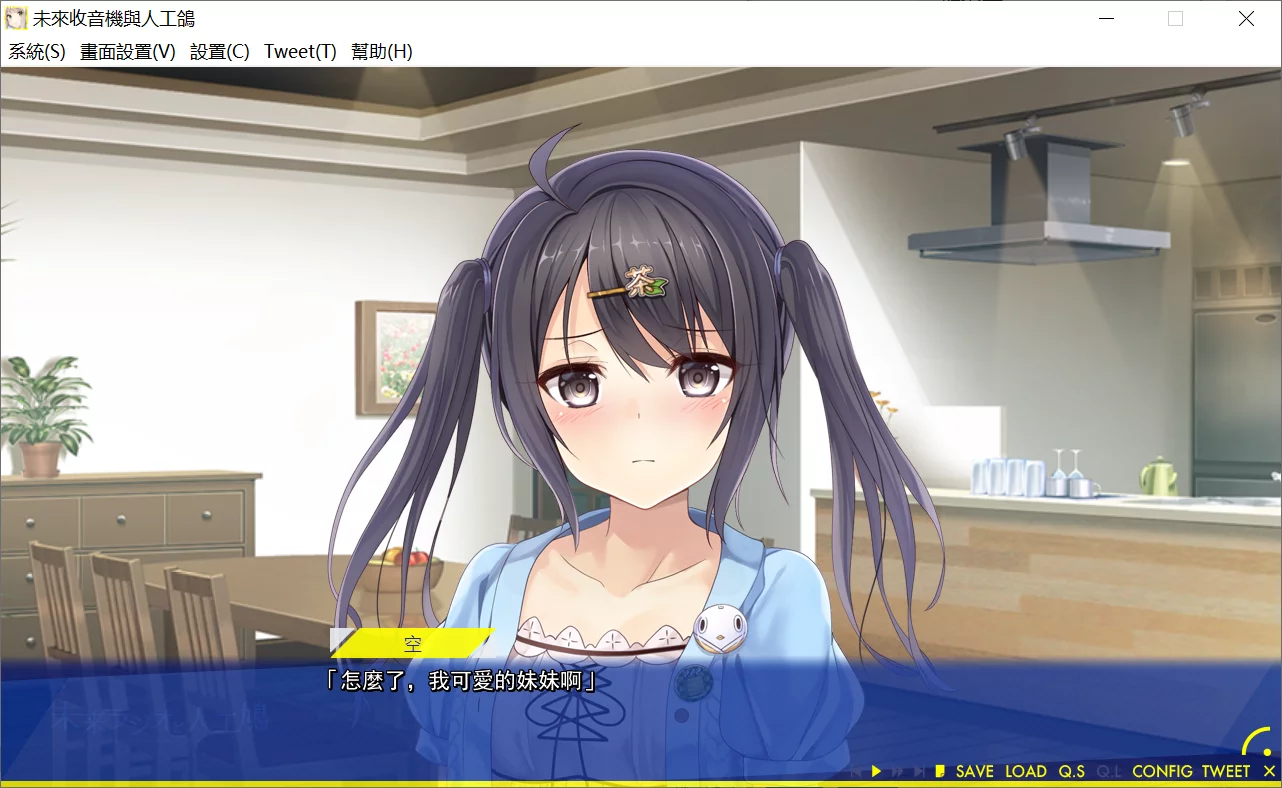Image resolution: width=1282 pixels, height=788 pixels.
Task: Open the CONFIG settings
Action: pyautogui.click(x=1163, y=771)
